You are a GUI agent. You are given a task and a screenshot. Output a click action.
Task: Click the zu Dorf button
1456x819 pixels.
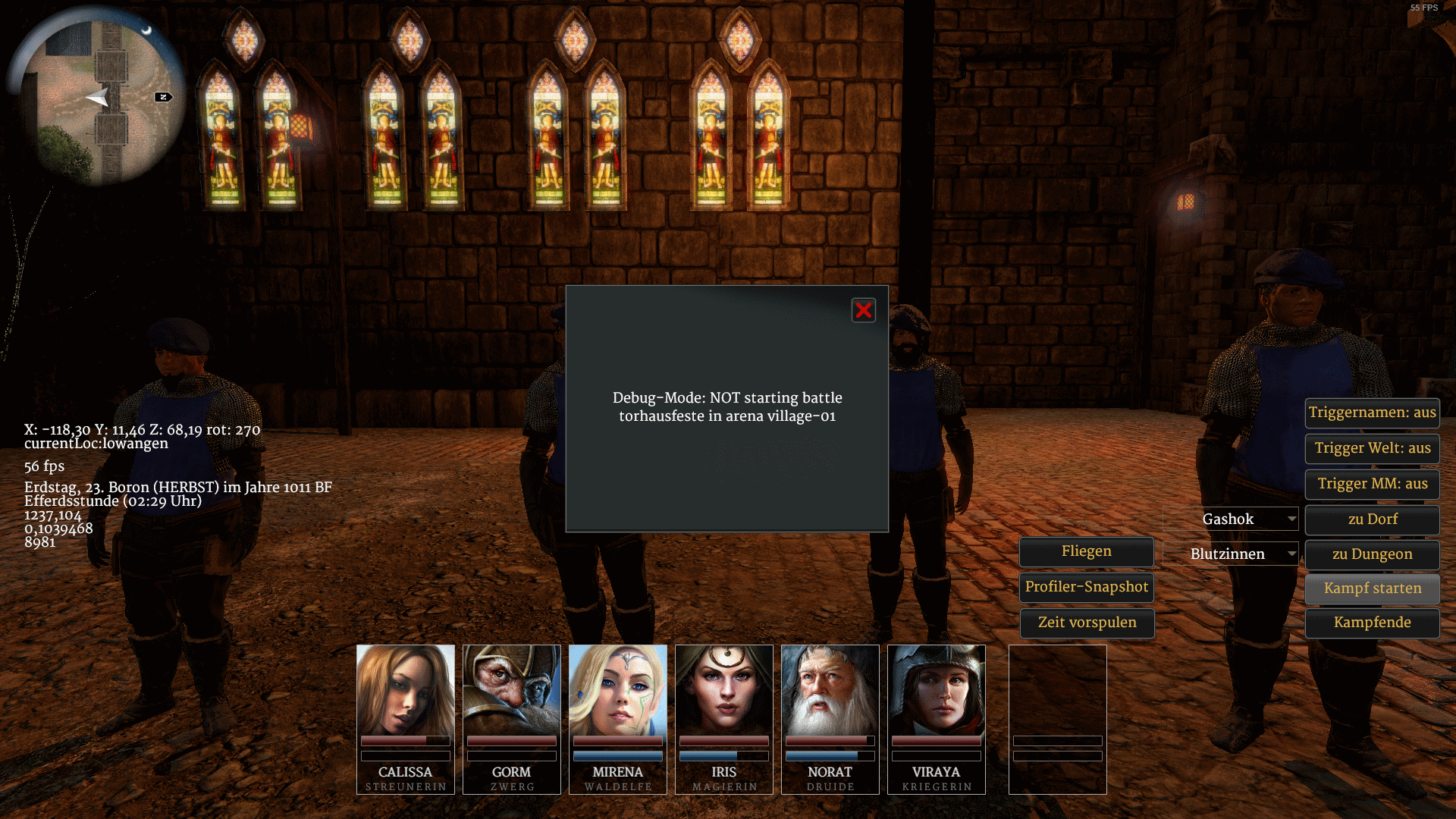point(1372,519)
